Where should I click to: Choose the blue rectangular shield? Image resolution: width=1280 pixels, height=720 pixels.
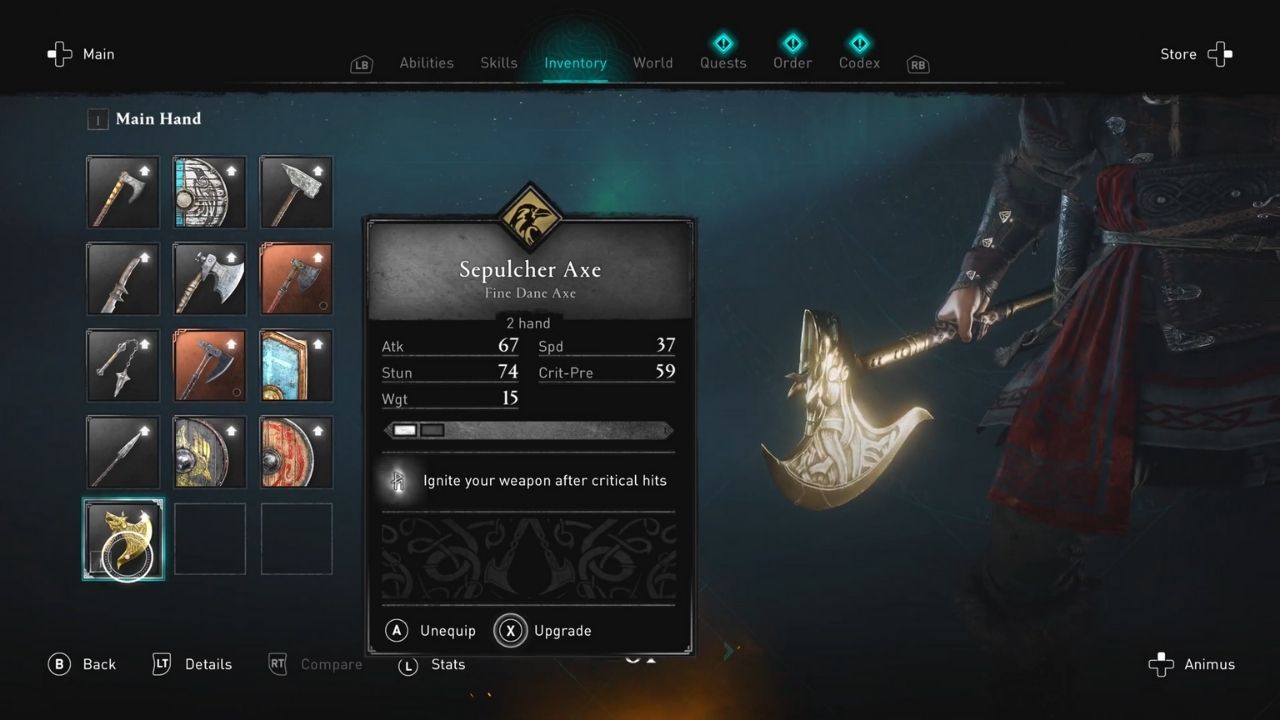click(x=296, y=366)
